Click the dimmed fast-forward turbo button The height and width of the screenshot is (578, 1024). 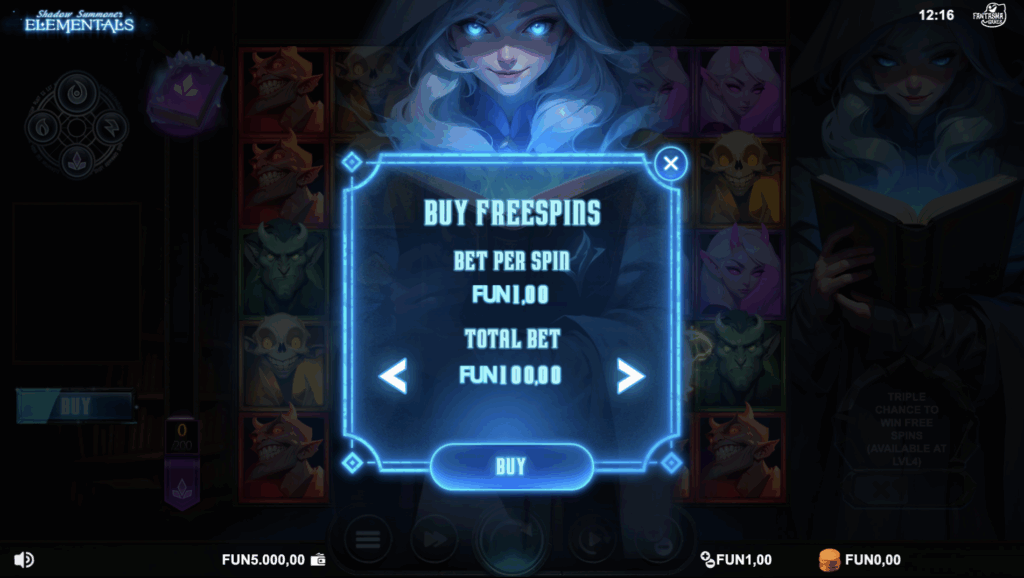(435, 539)
